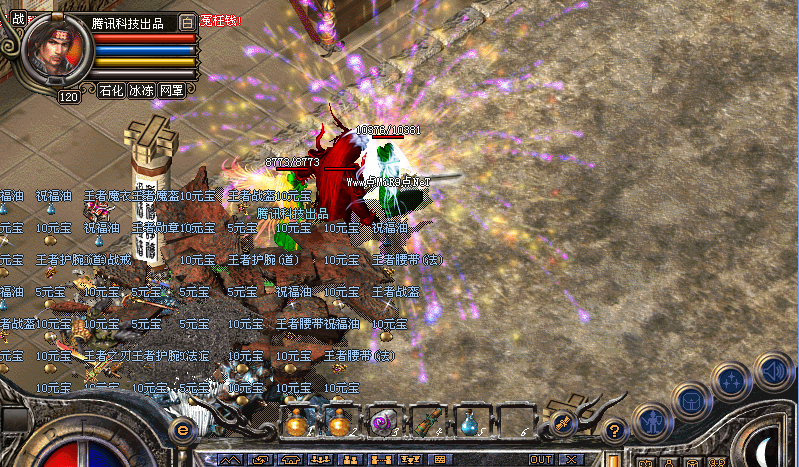
Task: Click the 冰冻 status button
Action: [x=140, y=90]
